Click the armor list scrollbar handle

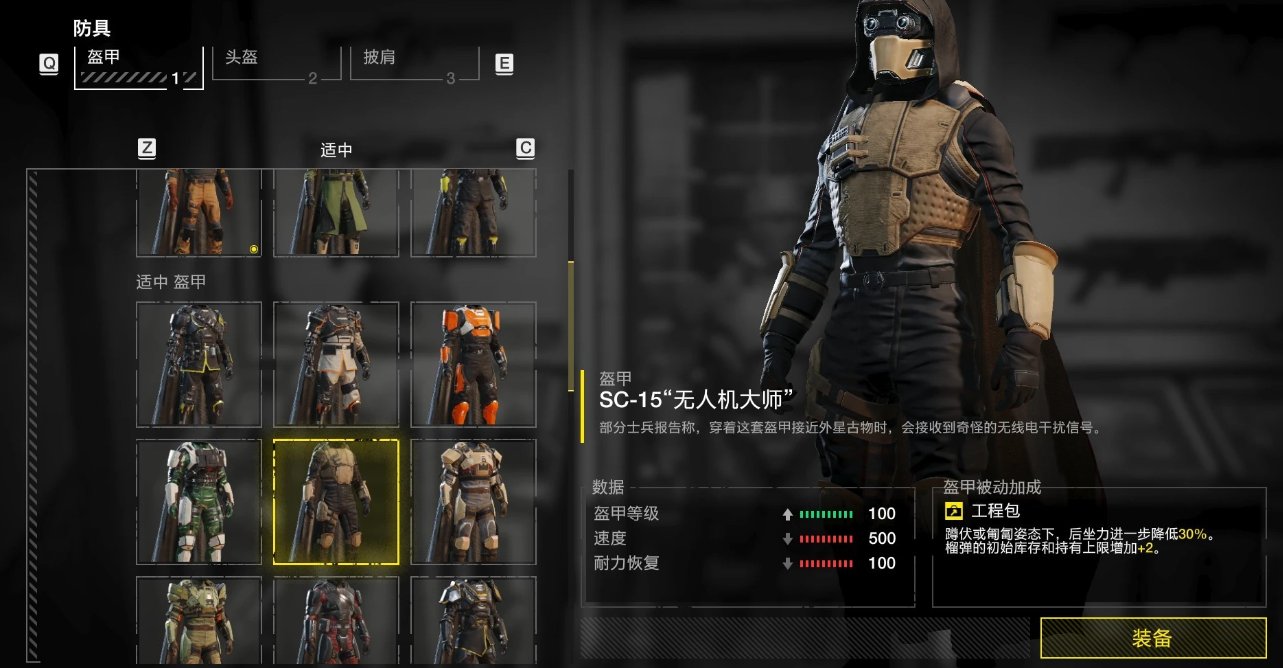click(570, 310)
